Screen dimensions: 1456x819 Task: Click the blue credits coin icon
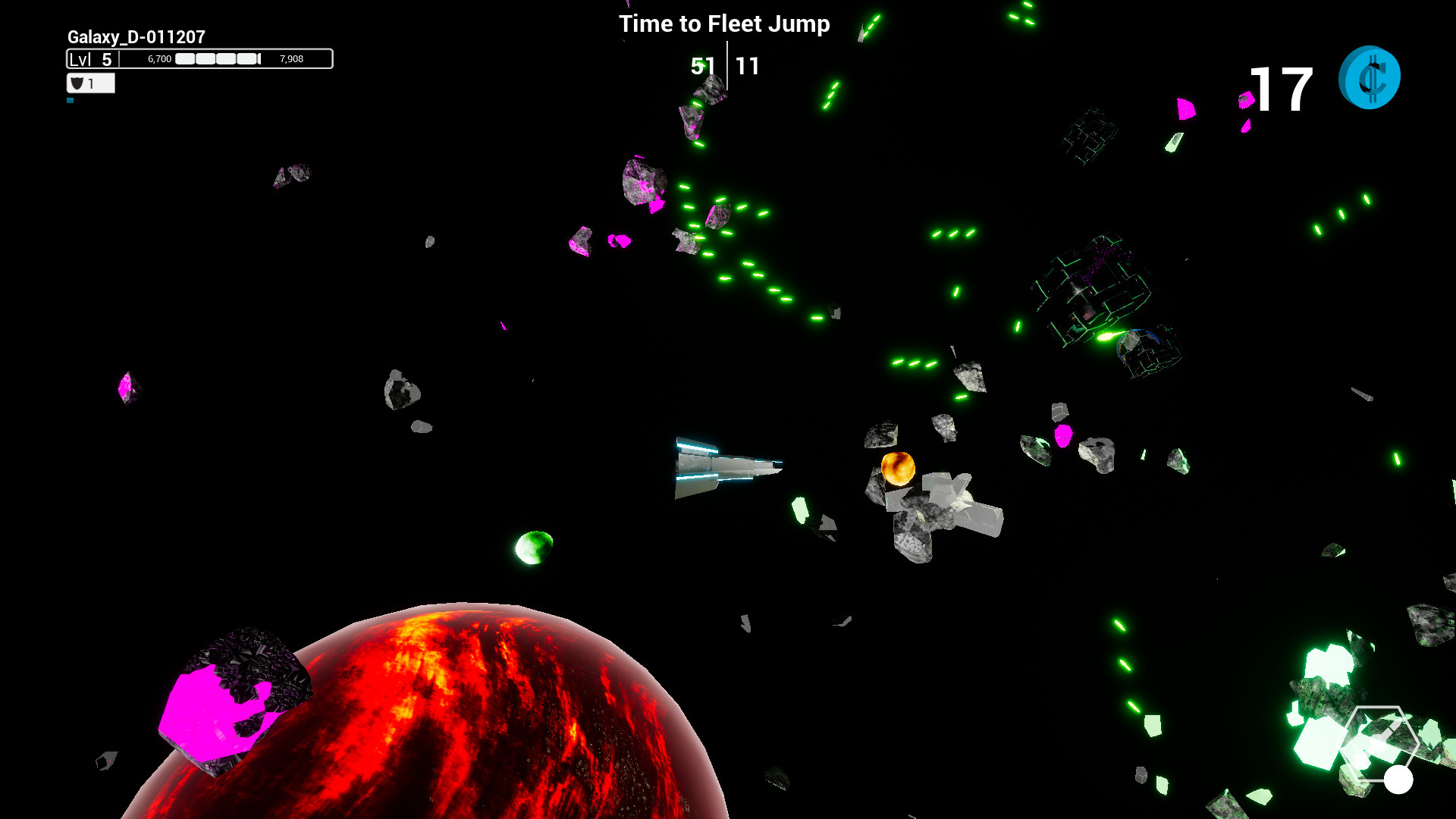(1370, 77)
